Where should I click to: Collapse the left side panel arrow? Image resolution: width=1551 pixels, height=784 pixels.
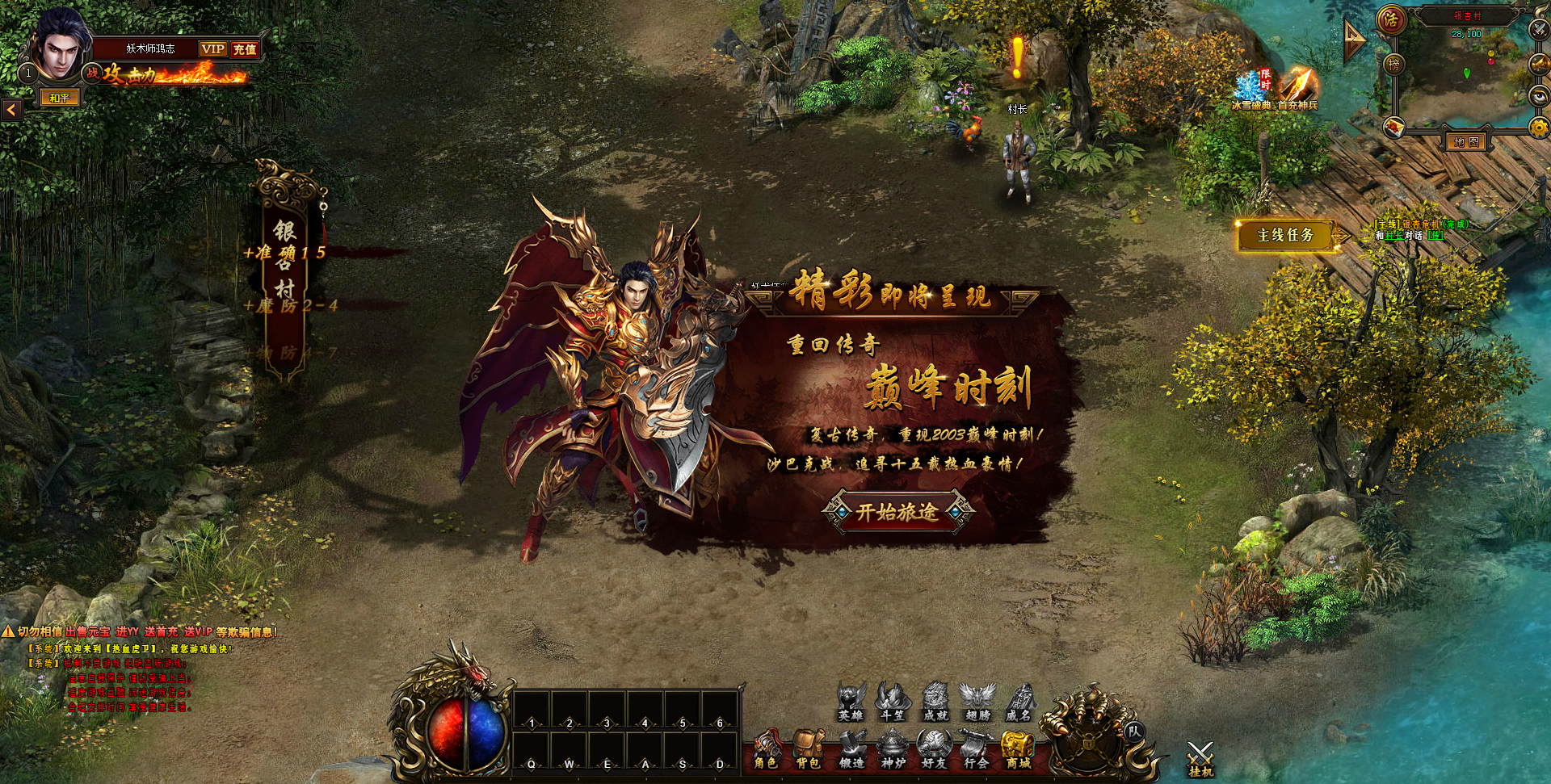11,109
